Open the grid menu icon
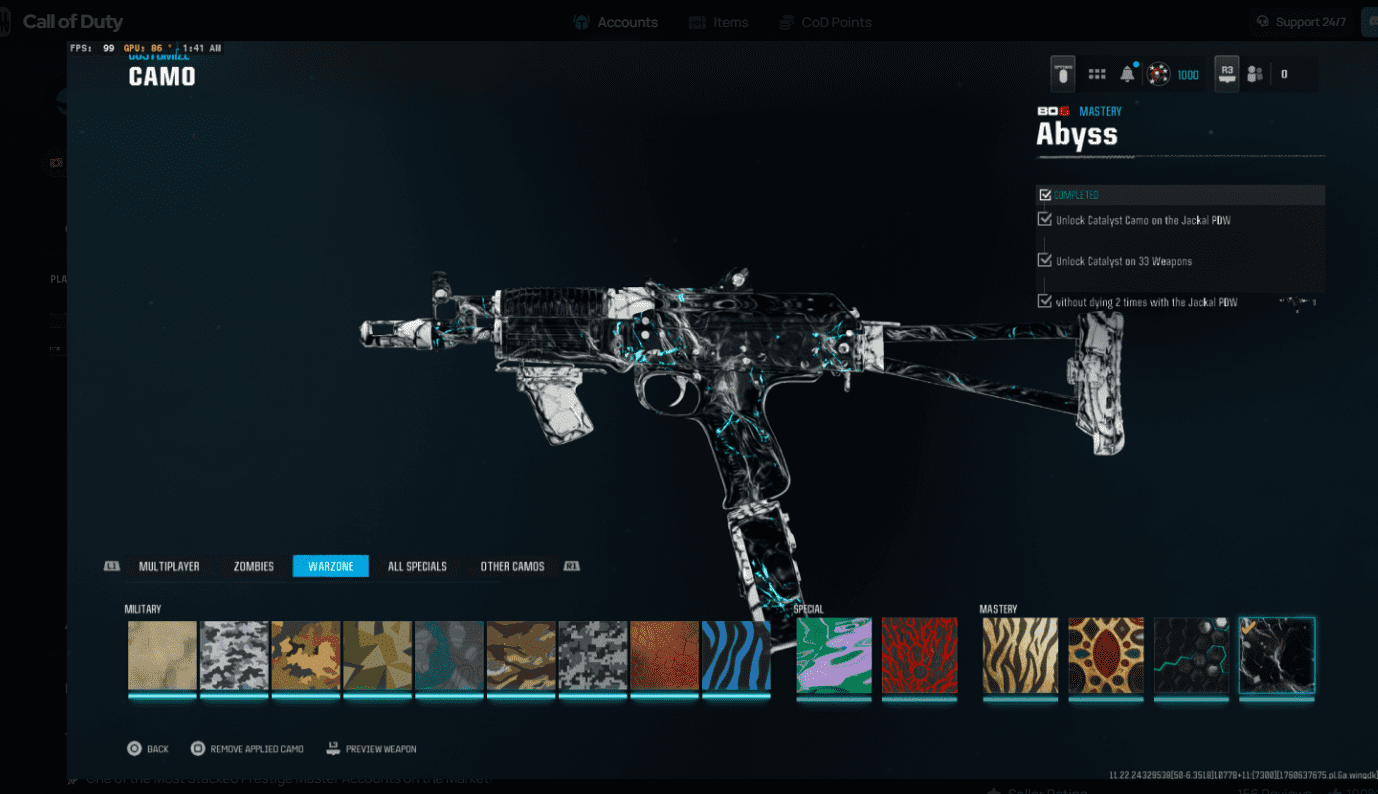 (x=1097, y=74)
